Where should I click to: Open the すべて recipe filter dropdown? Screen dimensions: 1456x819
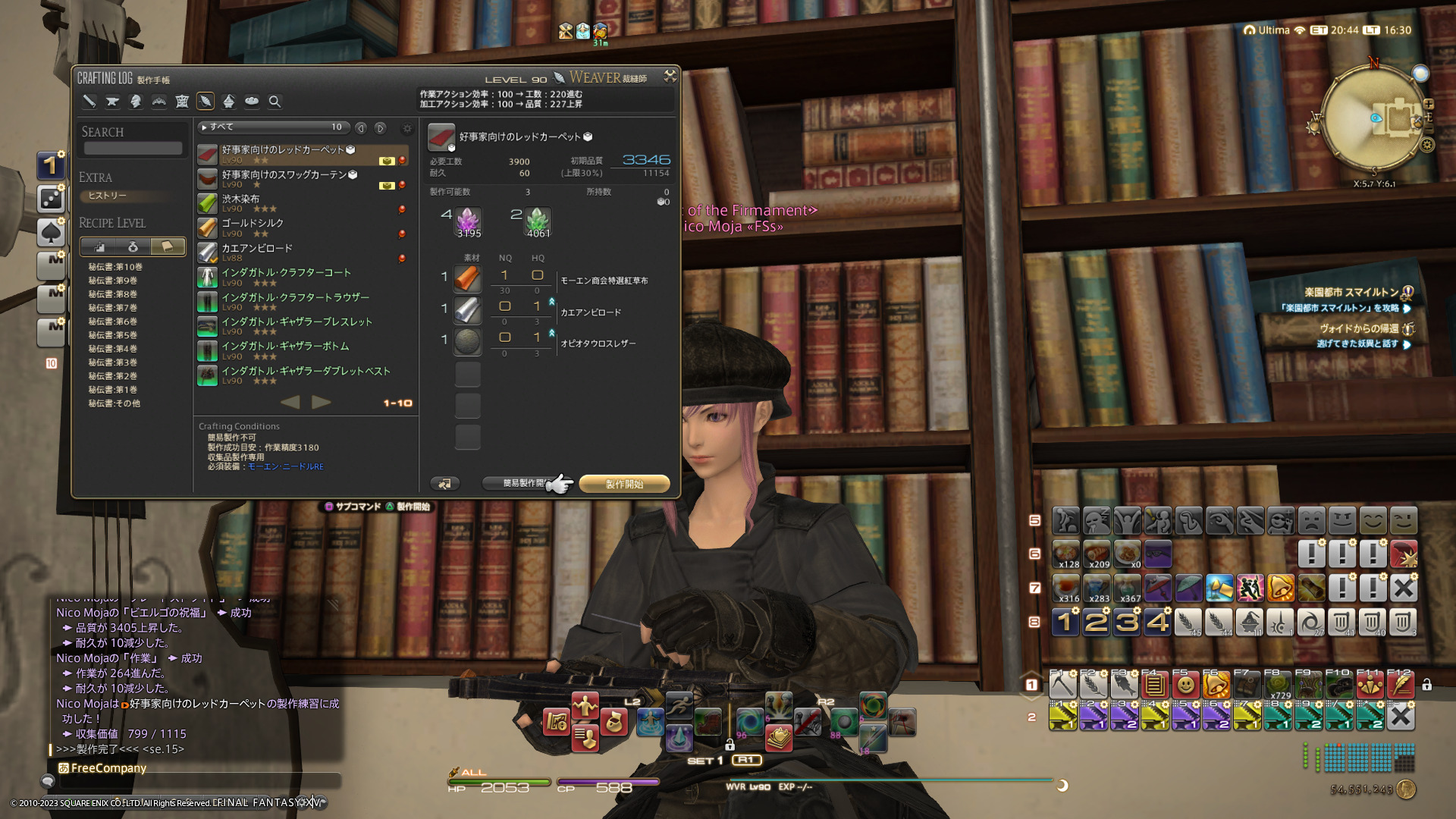(273, 127)
